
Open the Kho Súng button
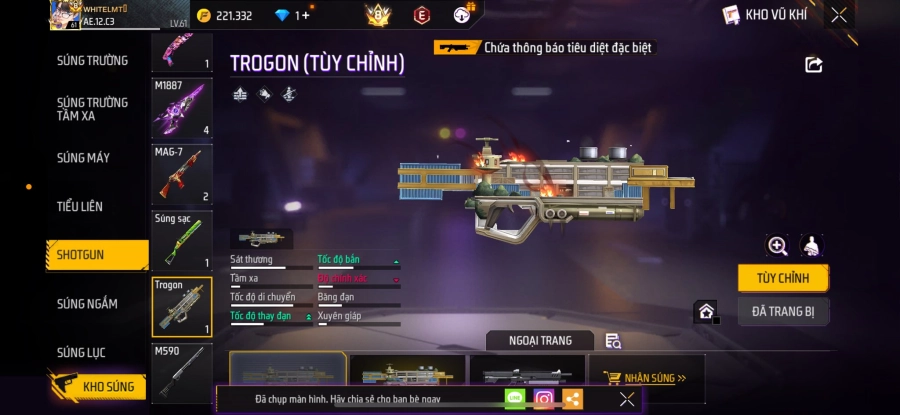(98, 386)
